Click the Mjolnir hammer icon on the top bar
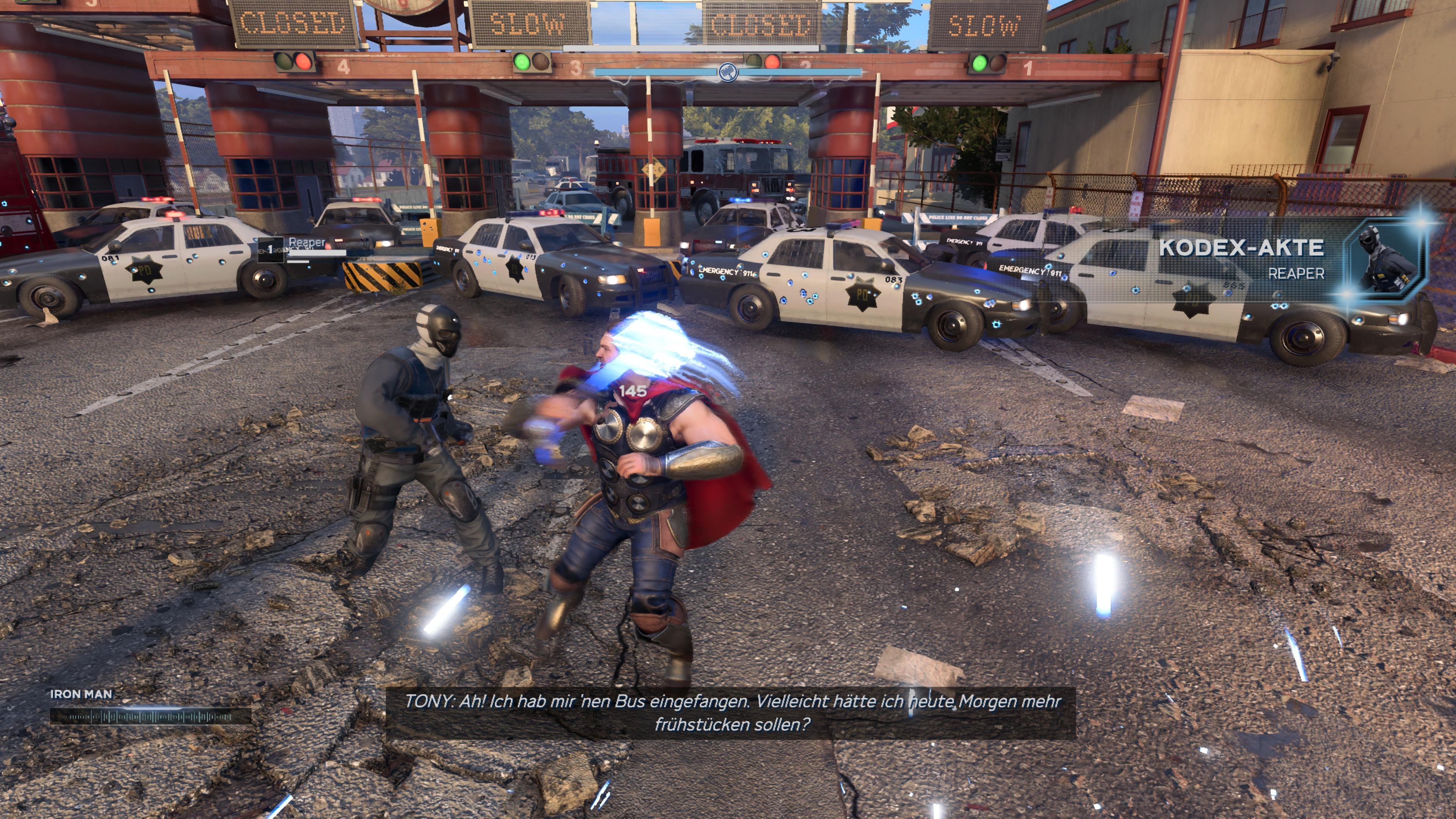 [x=728, y=73]
